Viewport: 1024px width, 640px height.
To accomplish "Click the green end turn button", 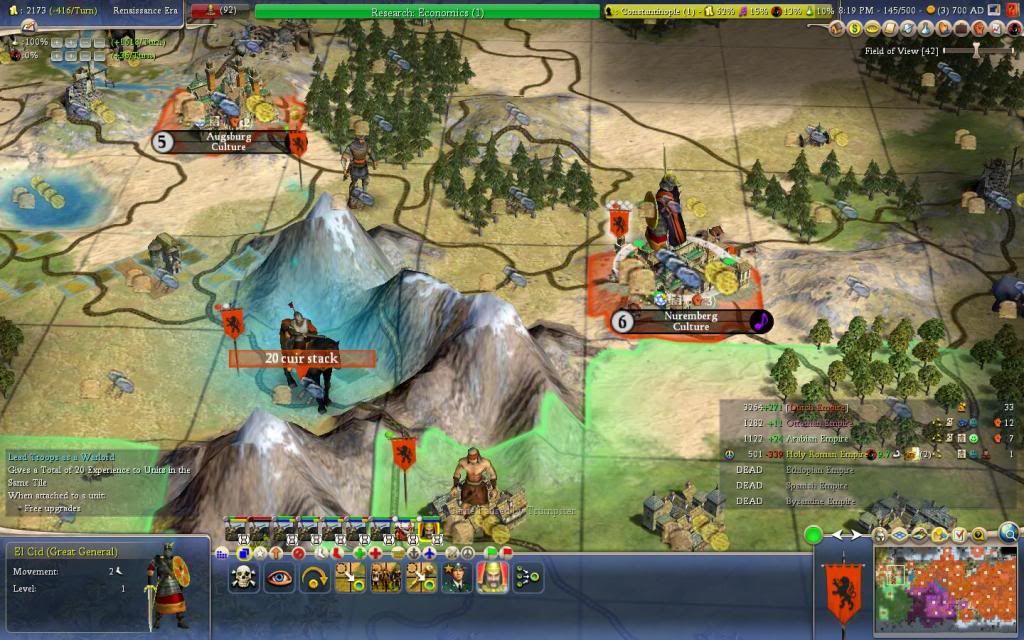I will pyautogui.click(x=813, y=535).
